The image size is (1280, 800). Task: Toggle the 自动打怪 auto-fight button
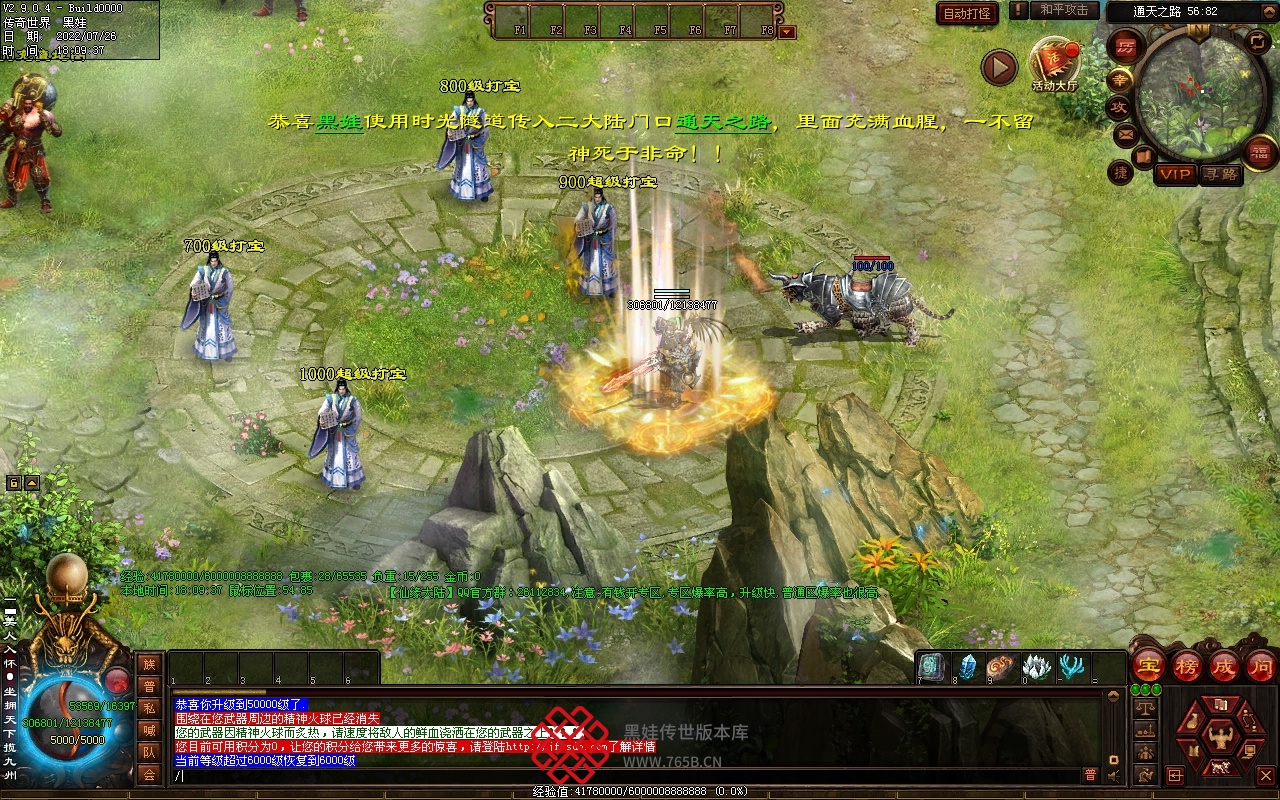[x=968, y=13]
